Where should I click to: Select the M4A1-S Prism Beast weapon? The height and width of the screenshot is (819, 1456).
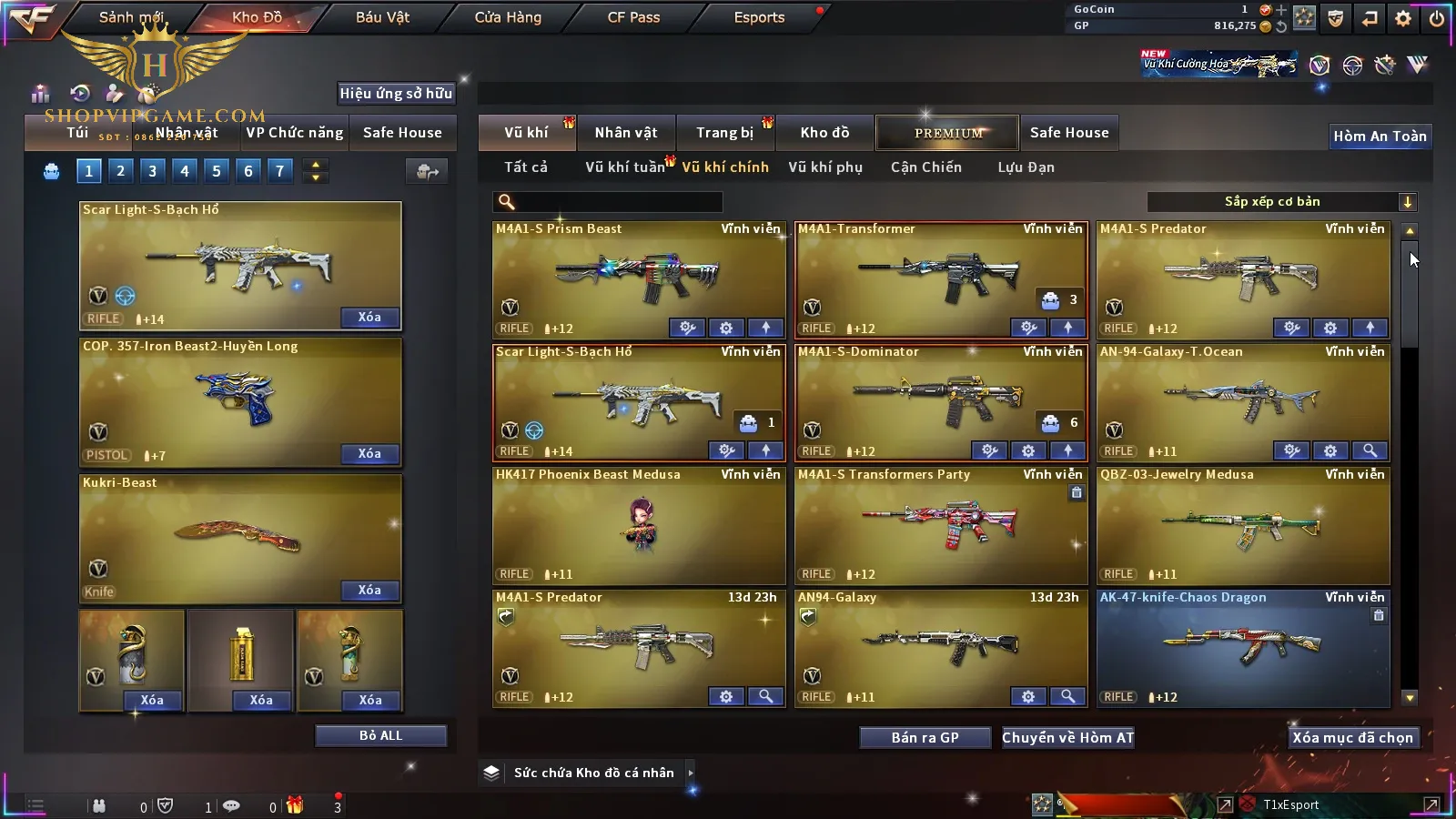638,273
